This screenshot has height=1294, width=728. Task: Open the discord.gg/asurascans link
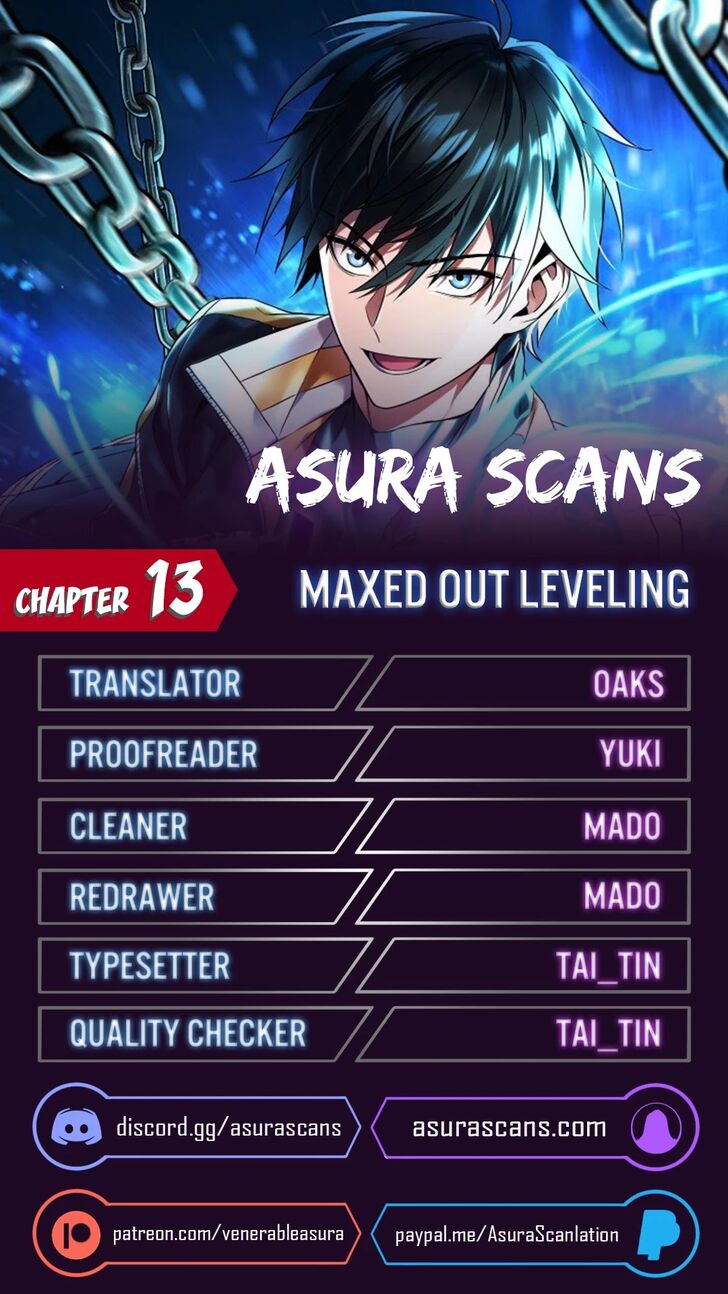point(228,1128)
